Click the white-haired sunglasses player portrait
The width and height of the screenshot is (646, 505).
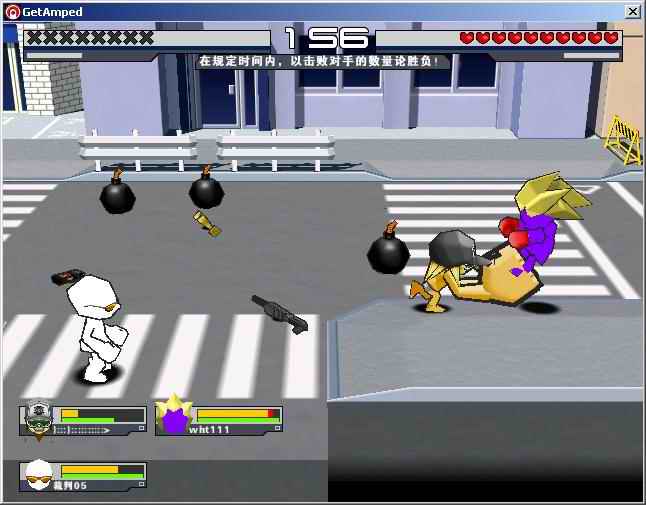[38, 475]
